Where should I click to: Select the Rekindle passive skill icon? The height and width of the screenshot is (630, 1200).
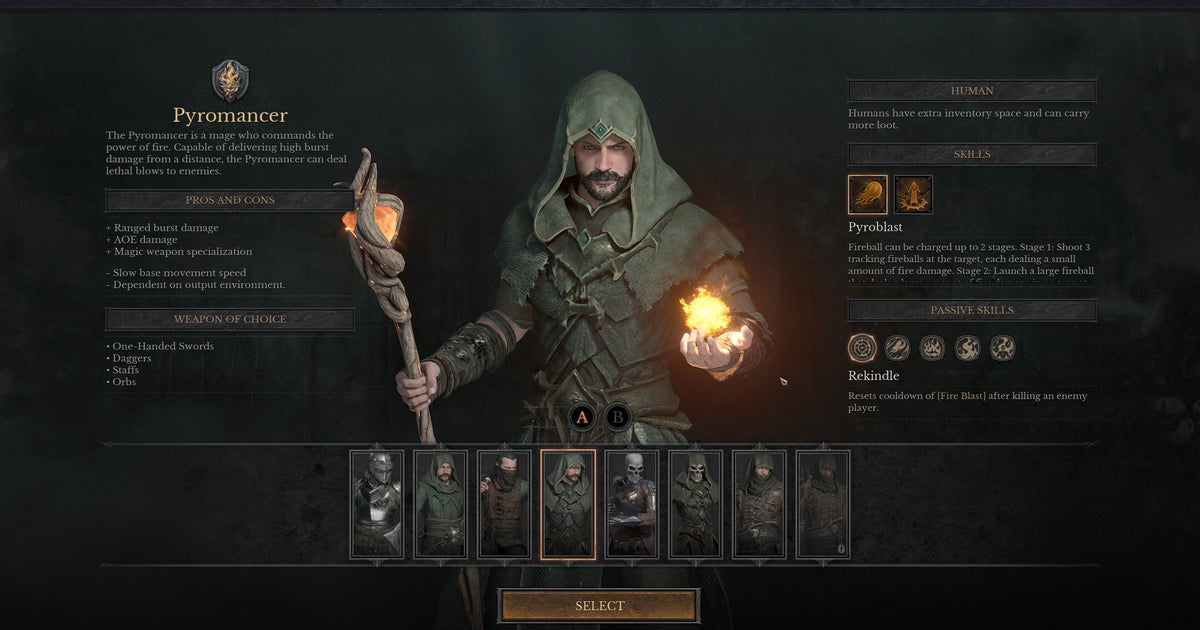[x=862, y=348]
